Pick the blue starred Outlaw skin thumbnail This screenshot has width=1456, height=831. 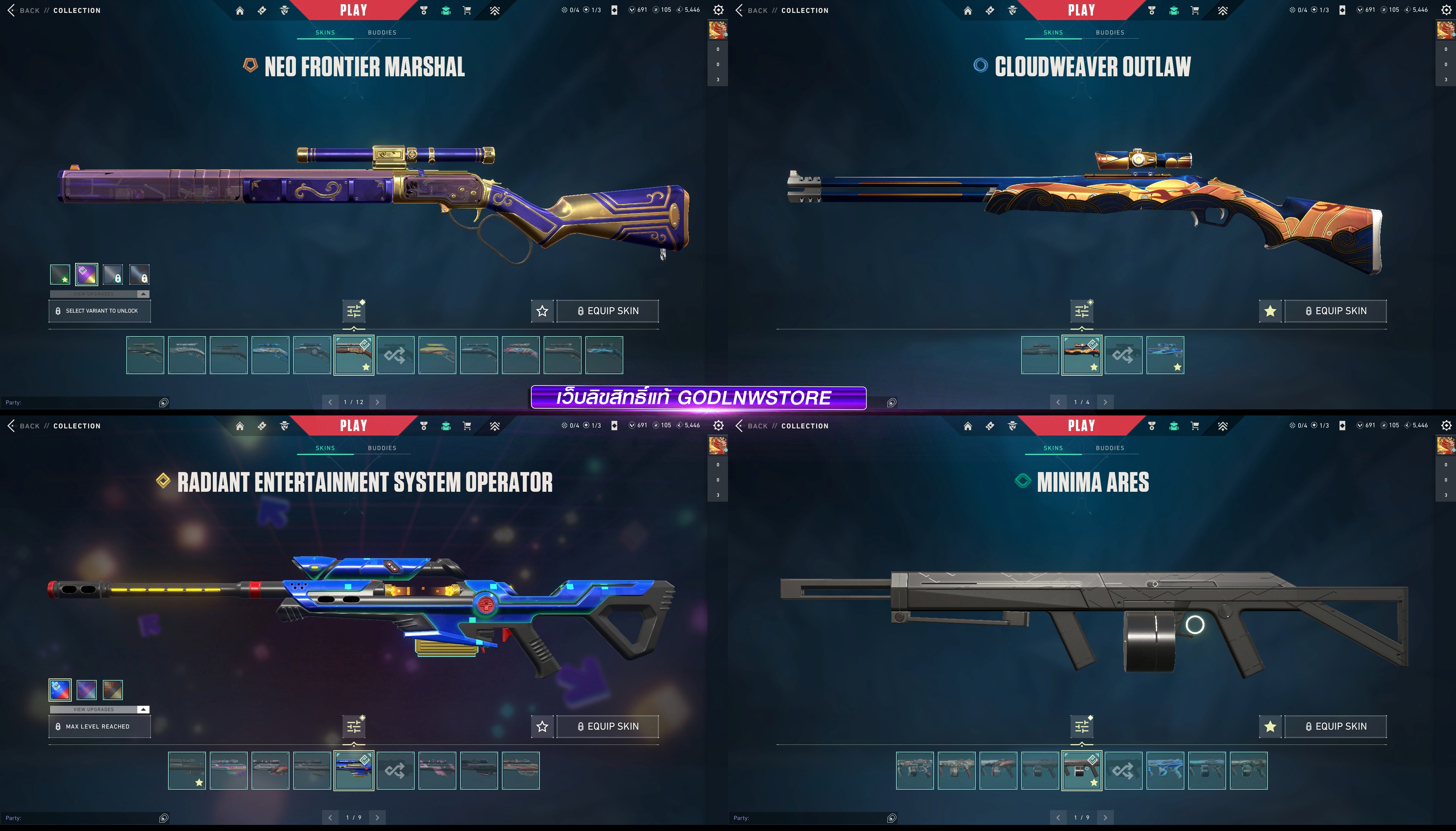click(1165, 355)
